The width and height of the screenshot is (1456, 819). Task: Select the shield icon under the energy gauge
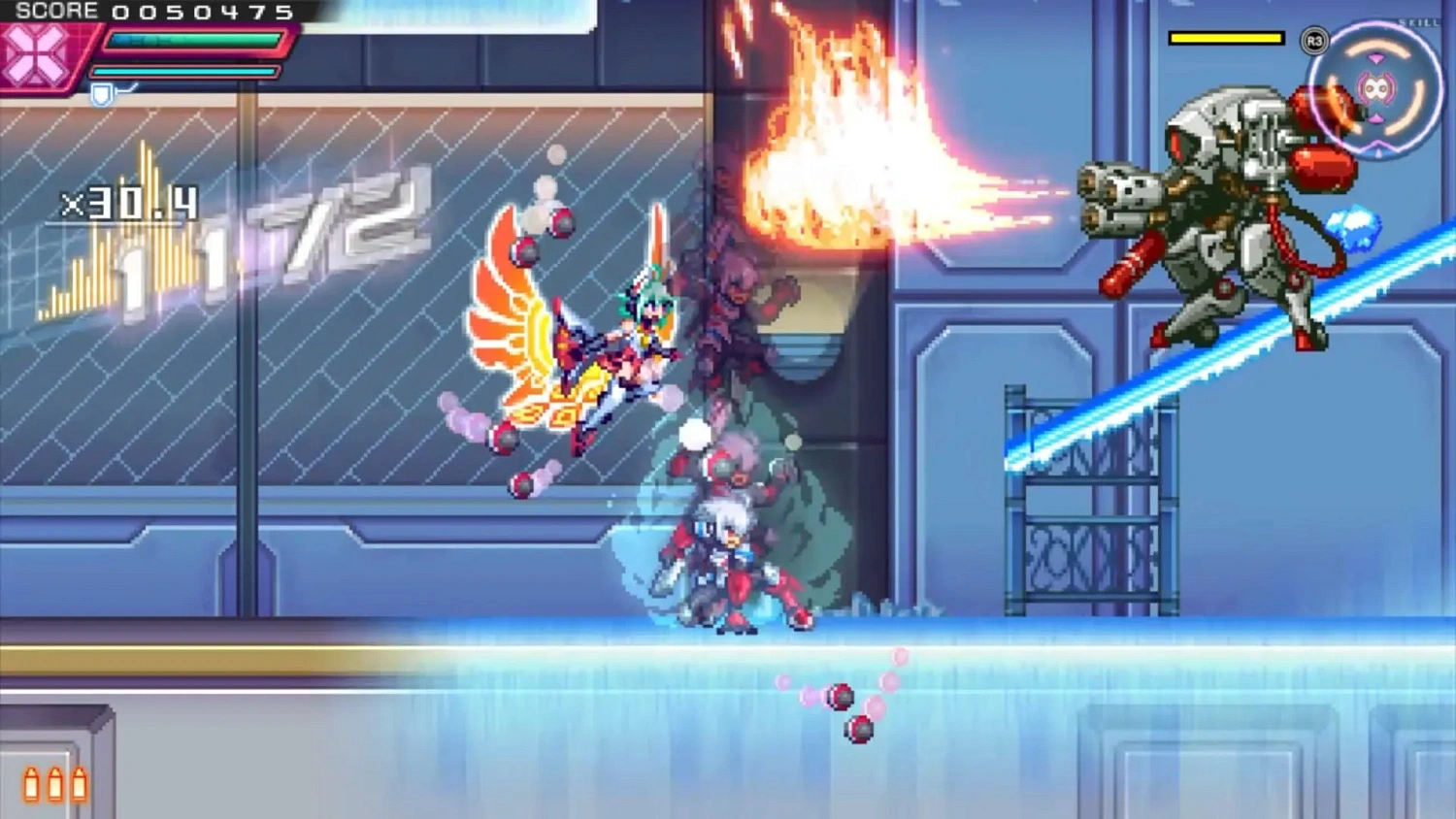100,93
